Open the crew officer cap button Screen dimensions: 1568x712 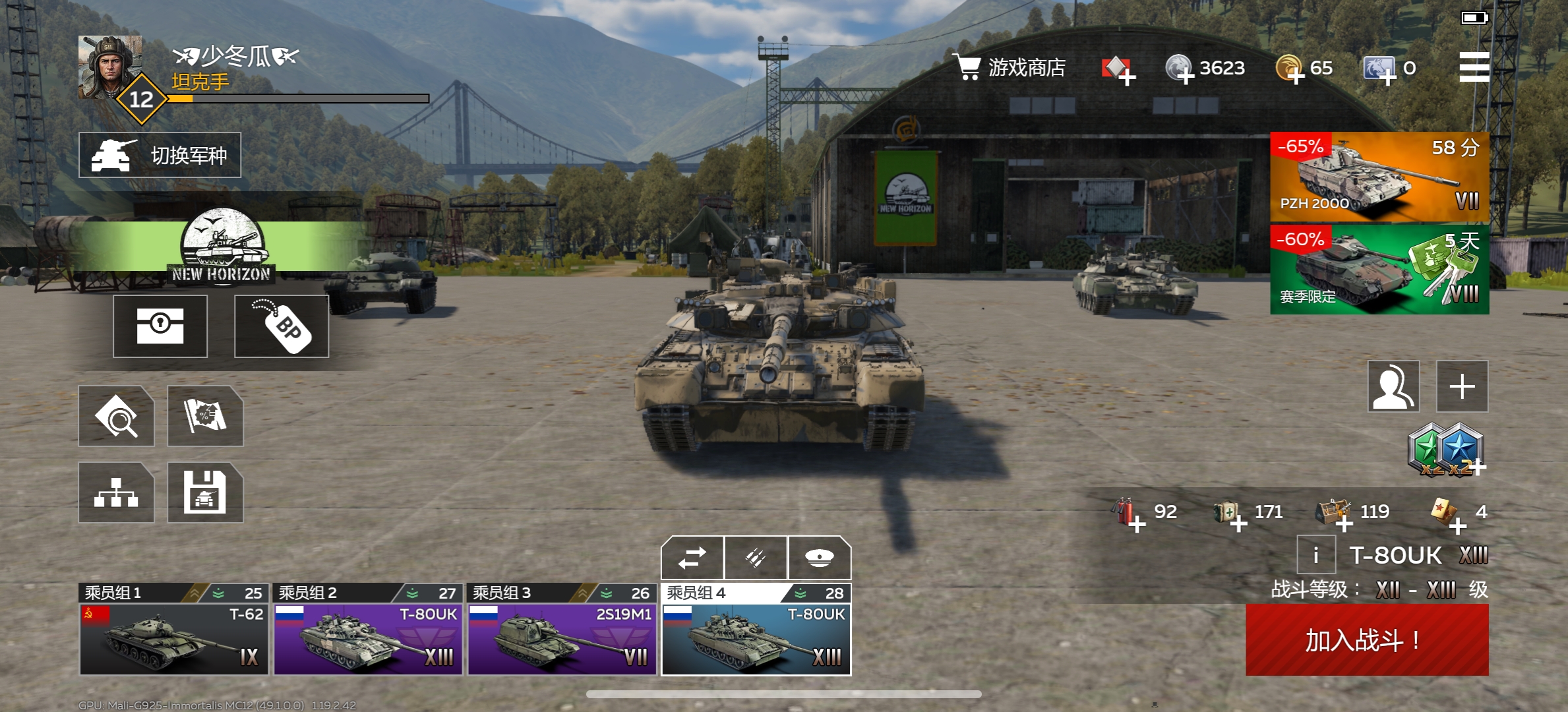point(819,558)
